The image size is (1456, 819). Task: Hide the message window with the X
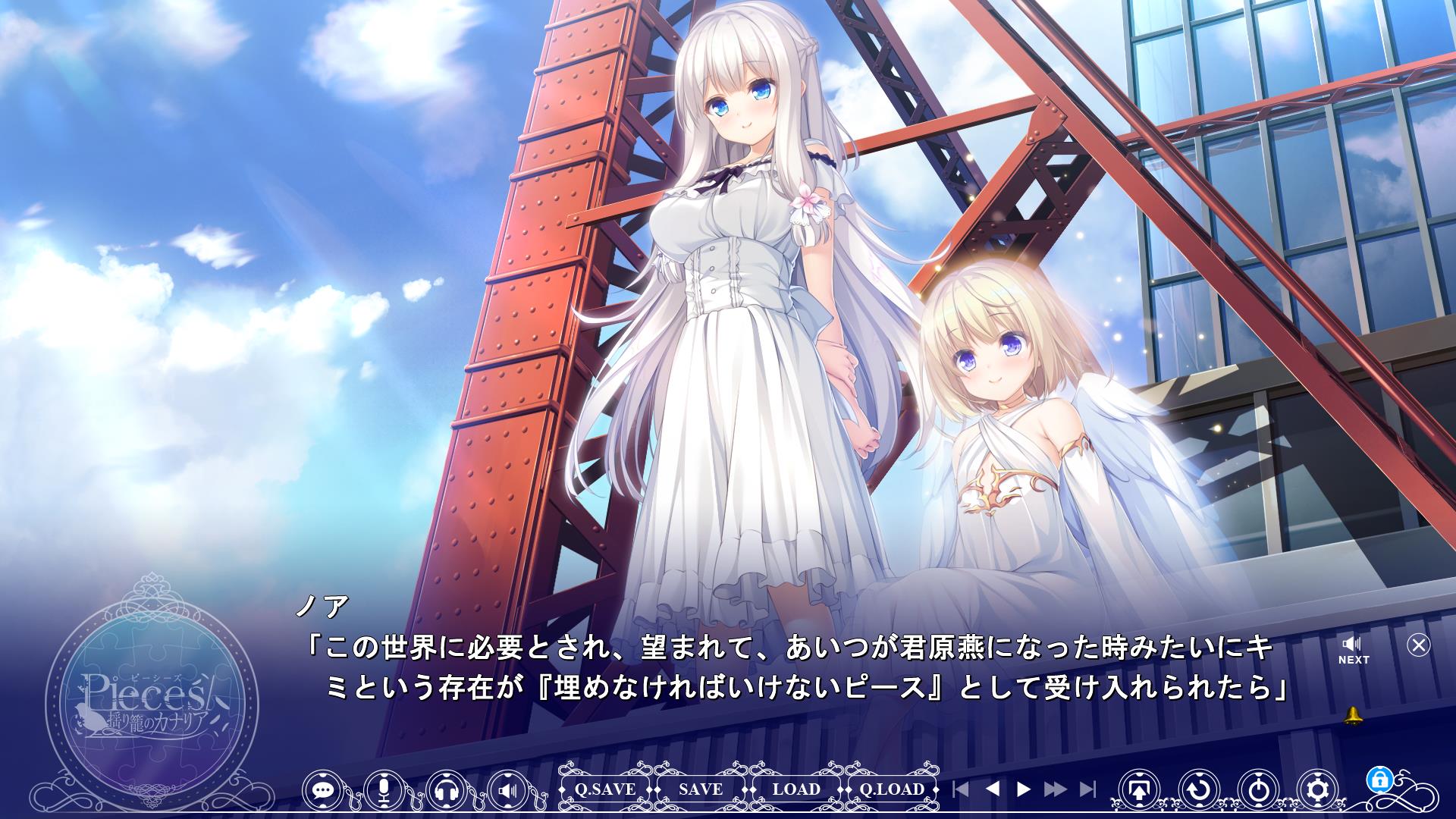tap(1418, 645)
